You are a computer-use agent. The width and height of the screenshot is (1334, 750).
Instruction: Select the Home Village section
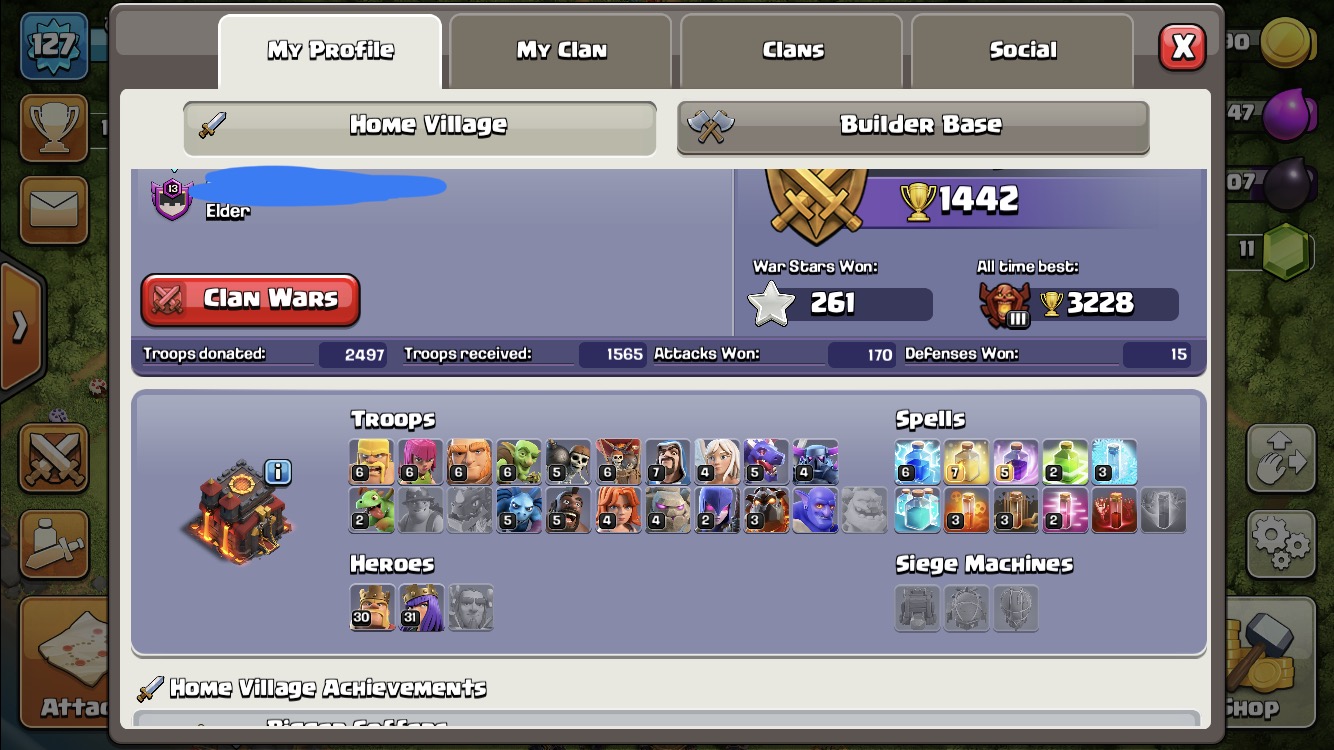[420, 125]
